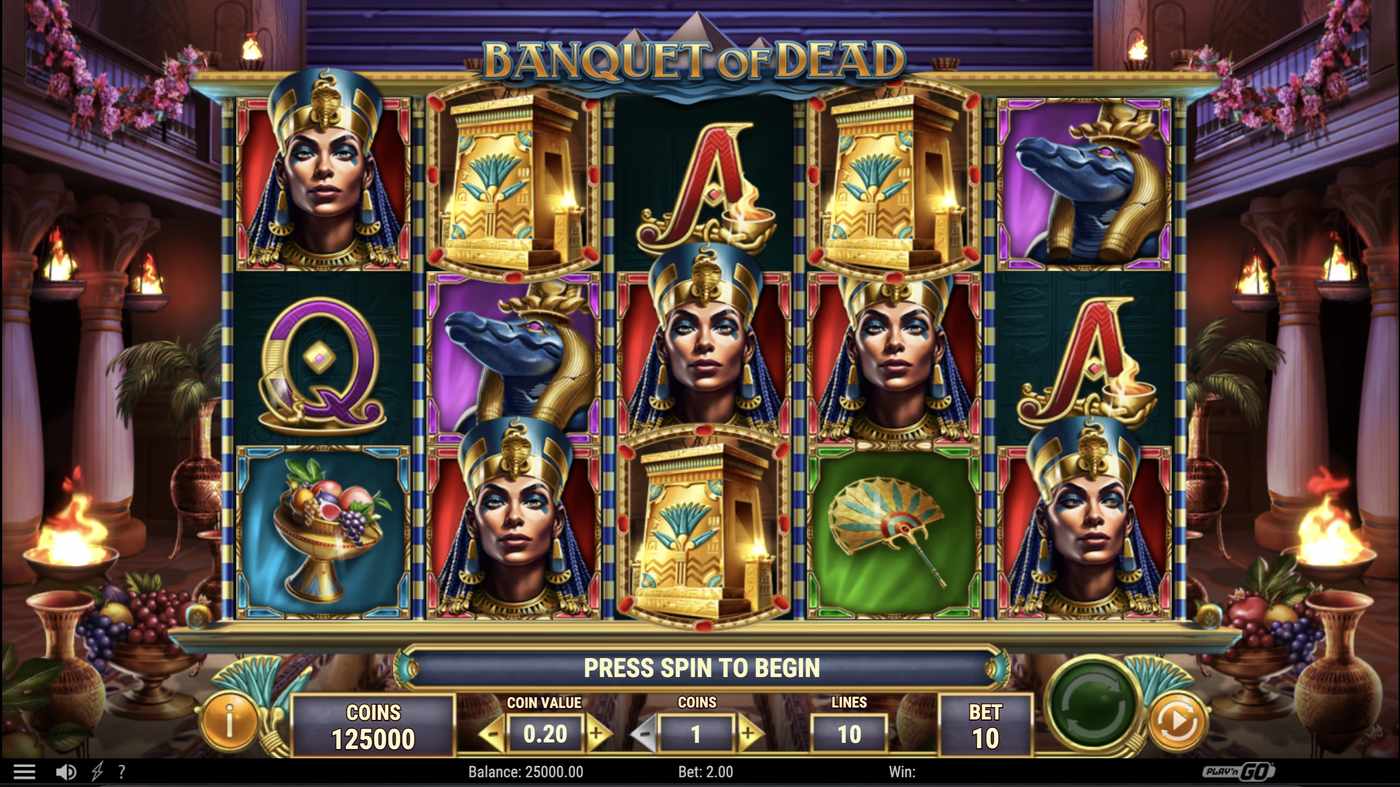
Task: Click the COINS 125000 display
Action: click(x=374, y=724)
